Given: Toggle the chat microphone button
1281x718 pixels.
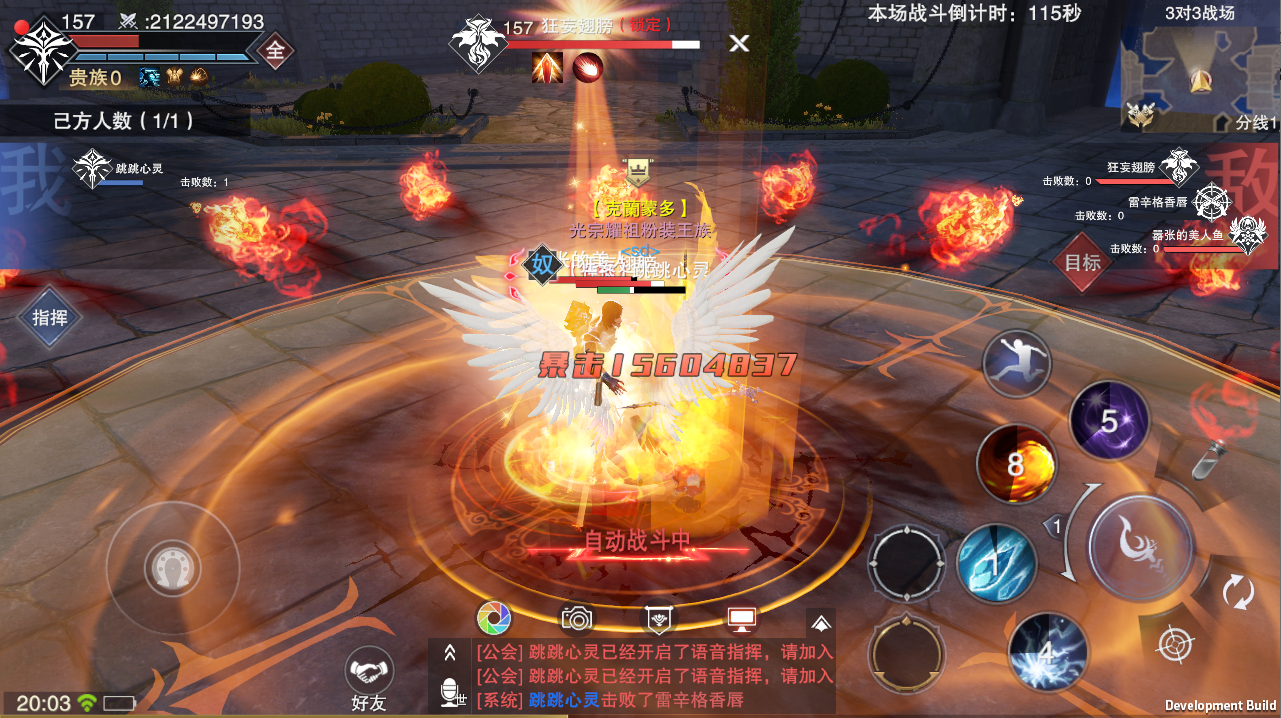Looking at the screenshot, I should [x=450, y=692].
